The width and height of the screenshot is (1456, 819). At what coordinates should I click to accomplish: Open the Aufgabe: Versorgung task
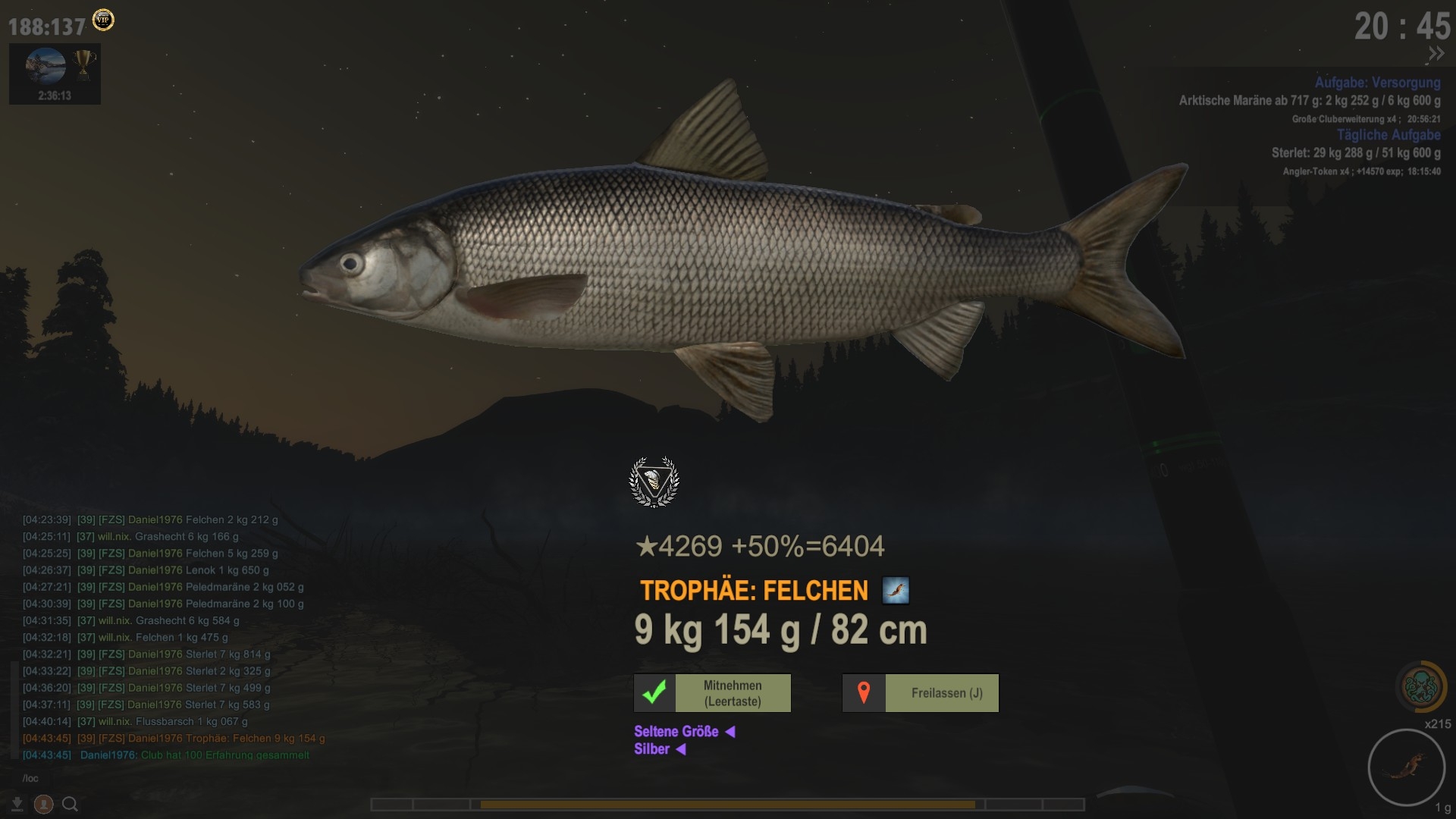[1377, 83]
